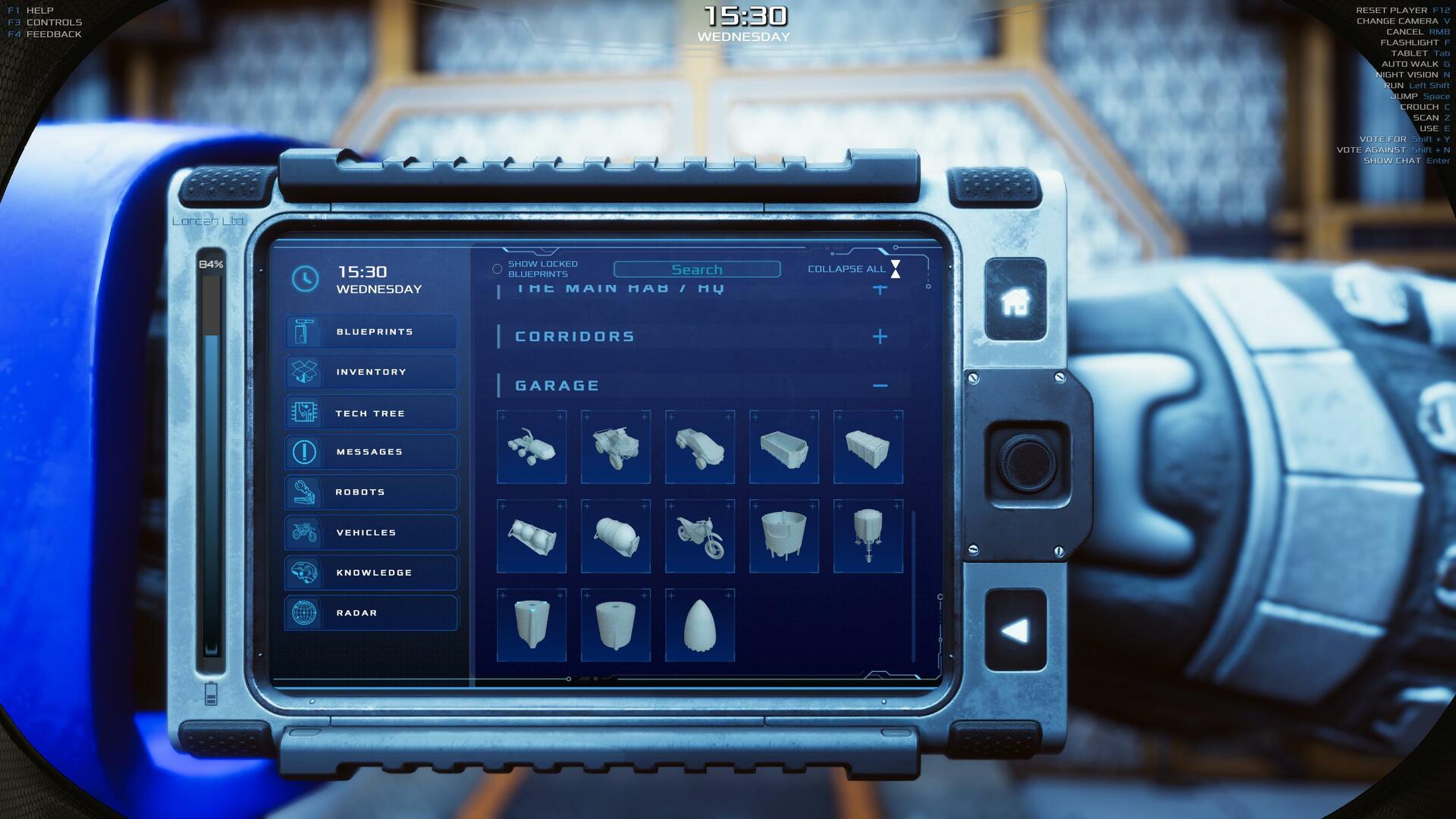Open the Inventory menu
Image resolution: width=1456 pixels, height=819 pixels.
point(371,372)
